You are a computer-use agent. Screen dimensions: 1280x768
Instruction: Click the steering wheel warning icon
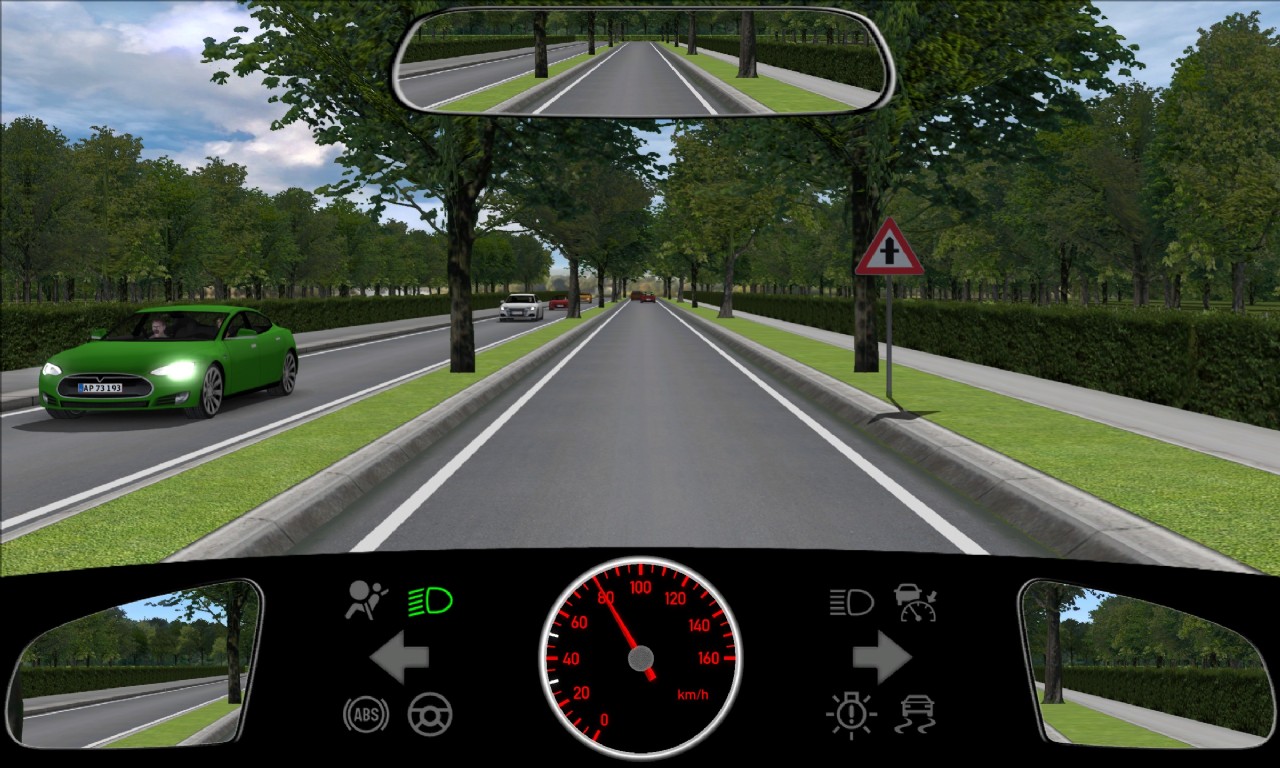click(430, 714)
